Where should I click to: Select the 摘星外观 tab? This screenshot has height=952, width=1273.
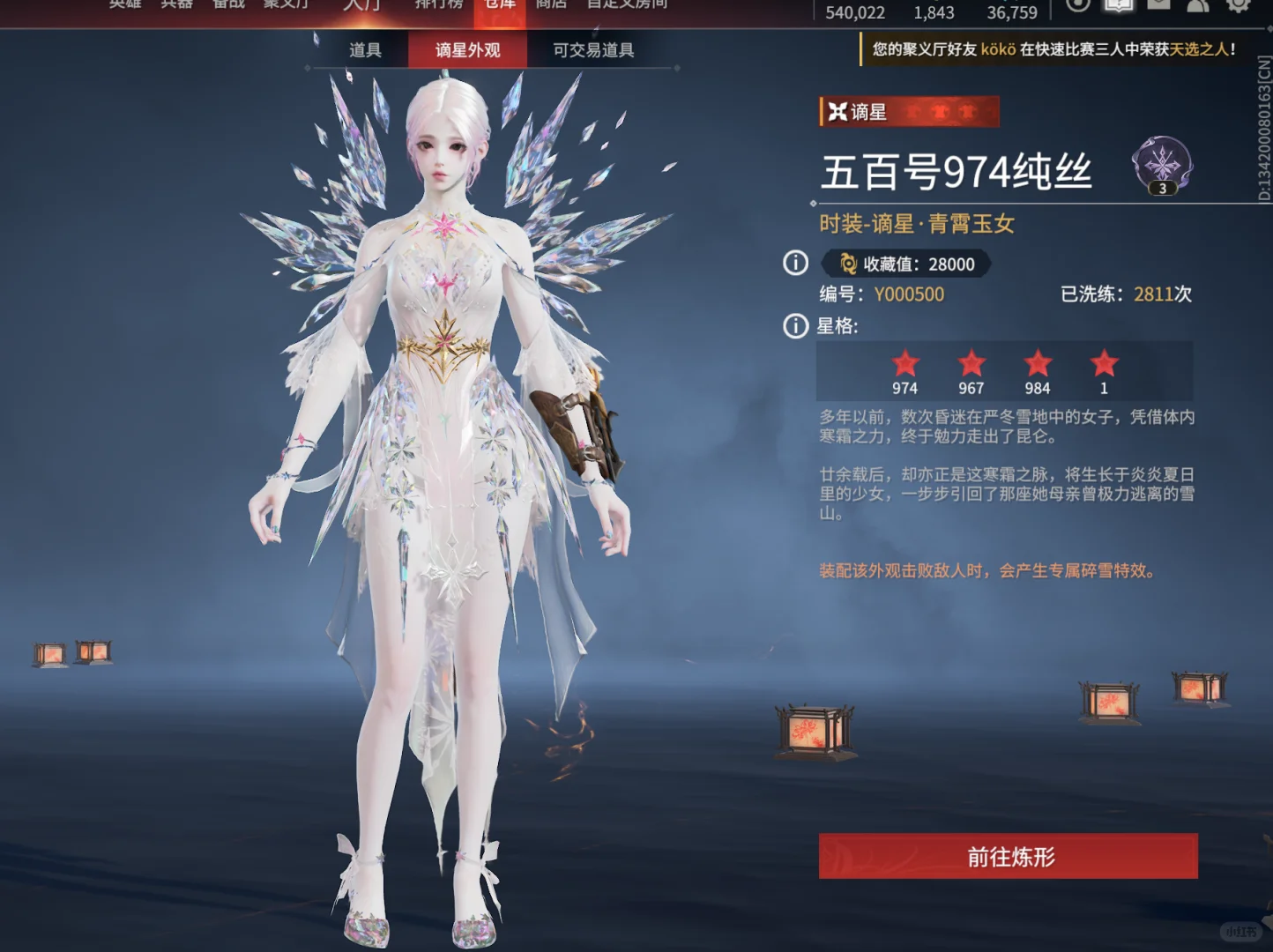coord(467,50)
